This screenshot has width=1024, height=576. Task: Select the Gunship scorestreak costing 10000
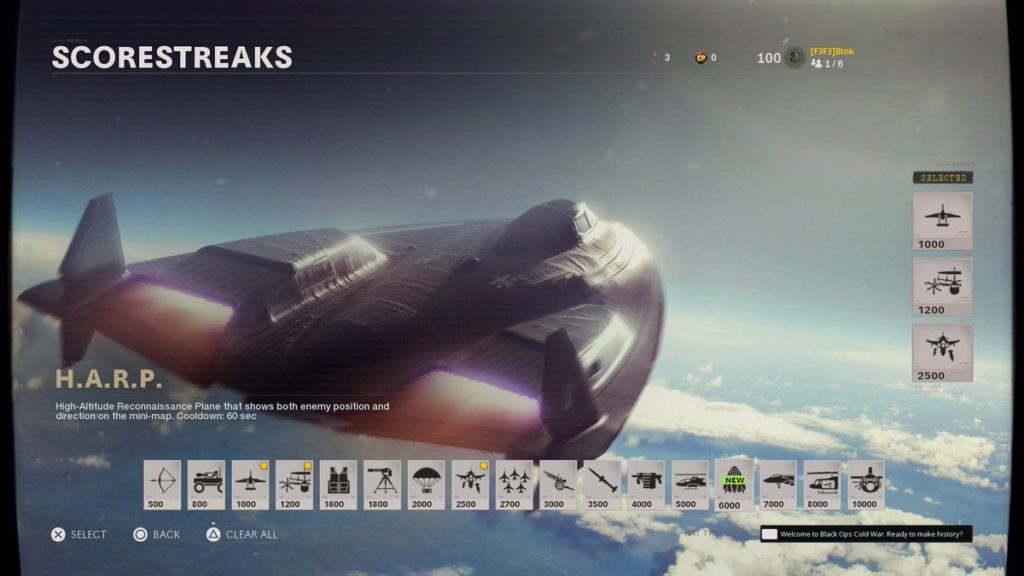866,485
